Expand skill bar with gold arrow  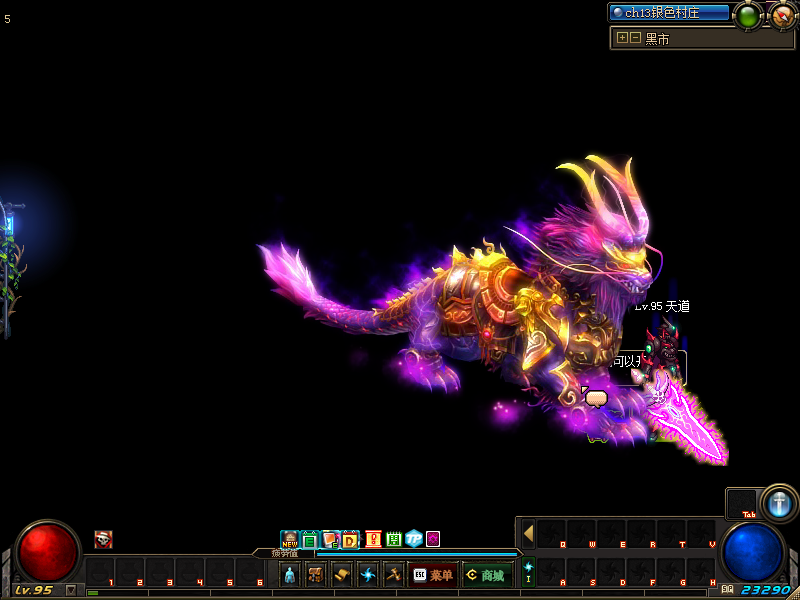coord(528,533)
